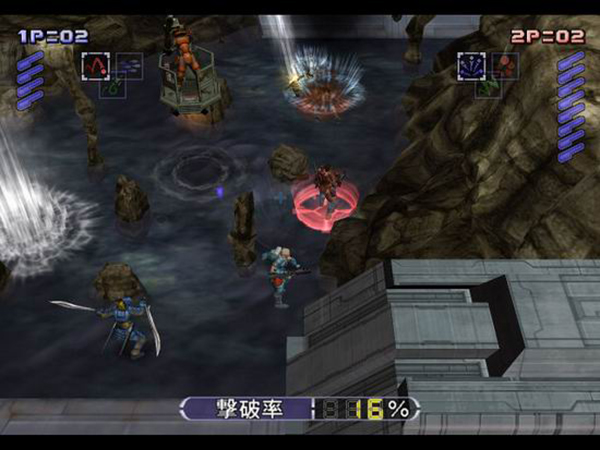Viewport: 600px width, 450px height.
Task: Choose player two's red orbs weapon icon
Action: [505, 66]
